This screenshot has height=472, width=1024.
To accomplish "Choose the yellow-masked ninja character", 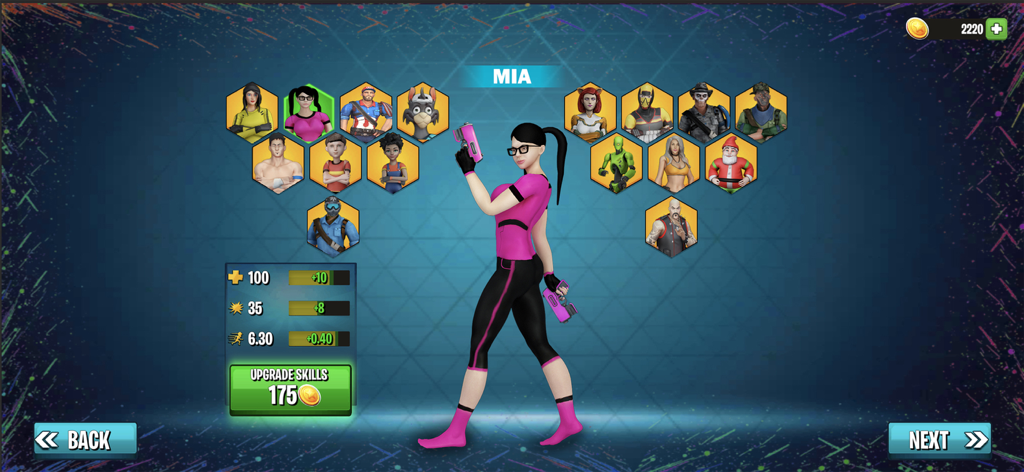I will (647, 112).
